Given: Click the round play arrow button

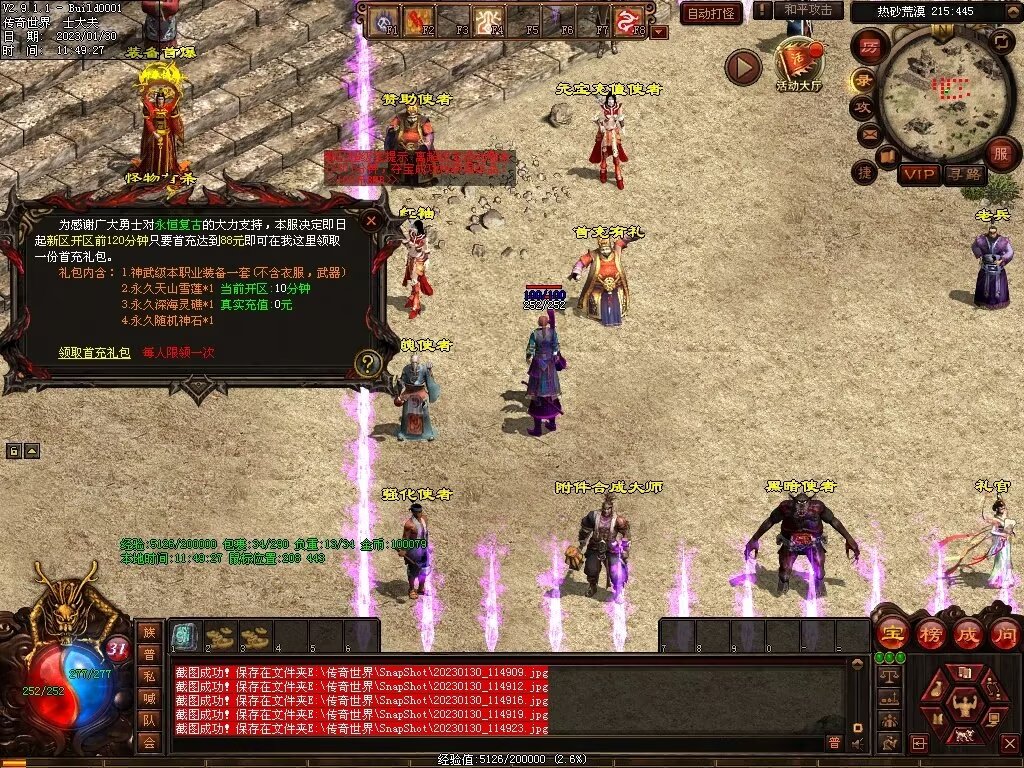Looking at the screenshot, I should 743,67.
